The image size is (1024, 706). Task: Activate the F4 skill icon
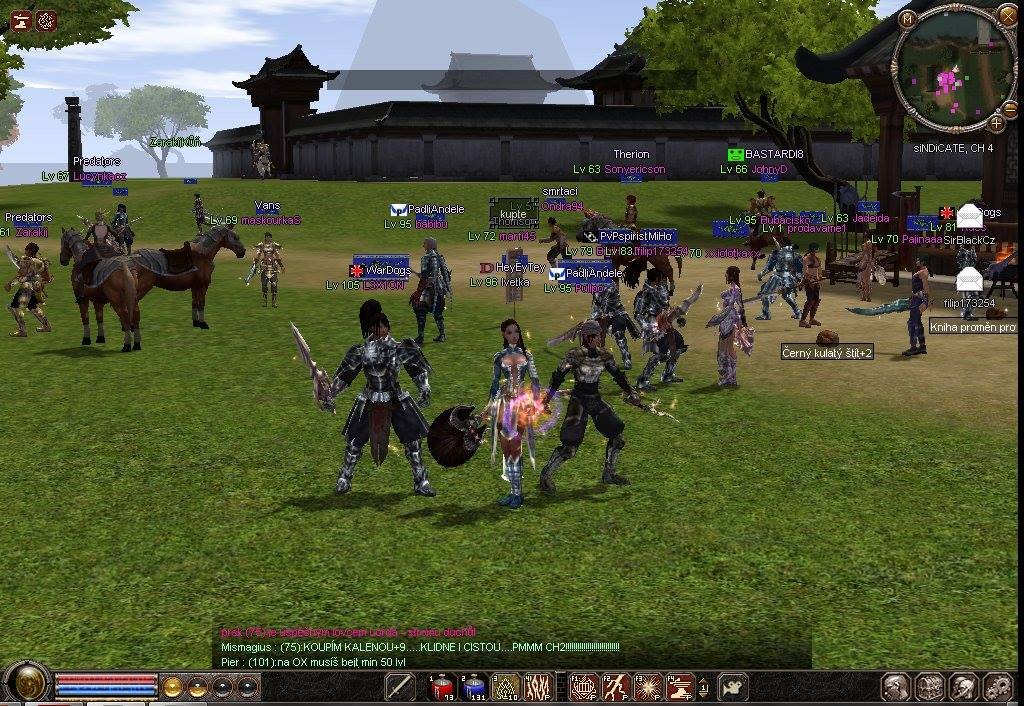point(680,687)
